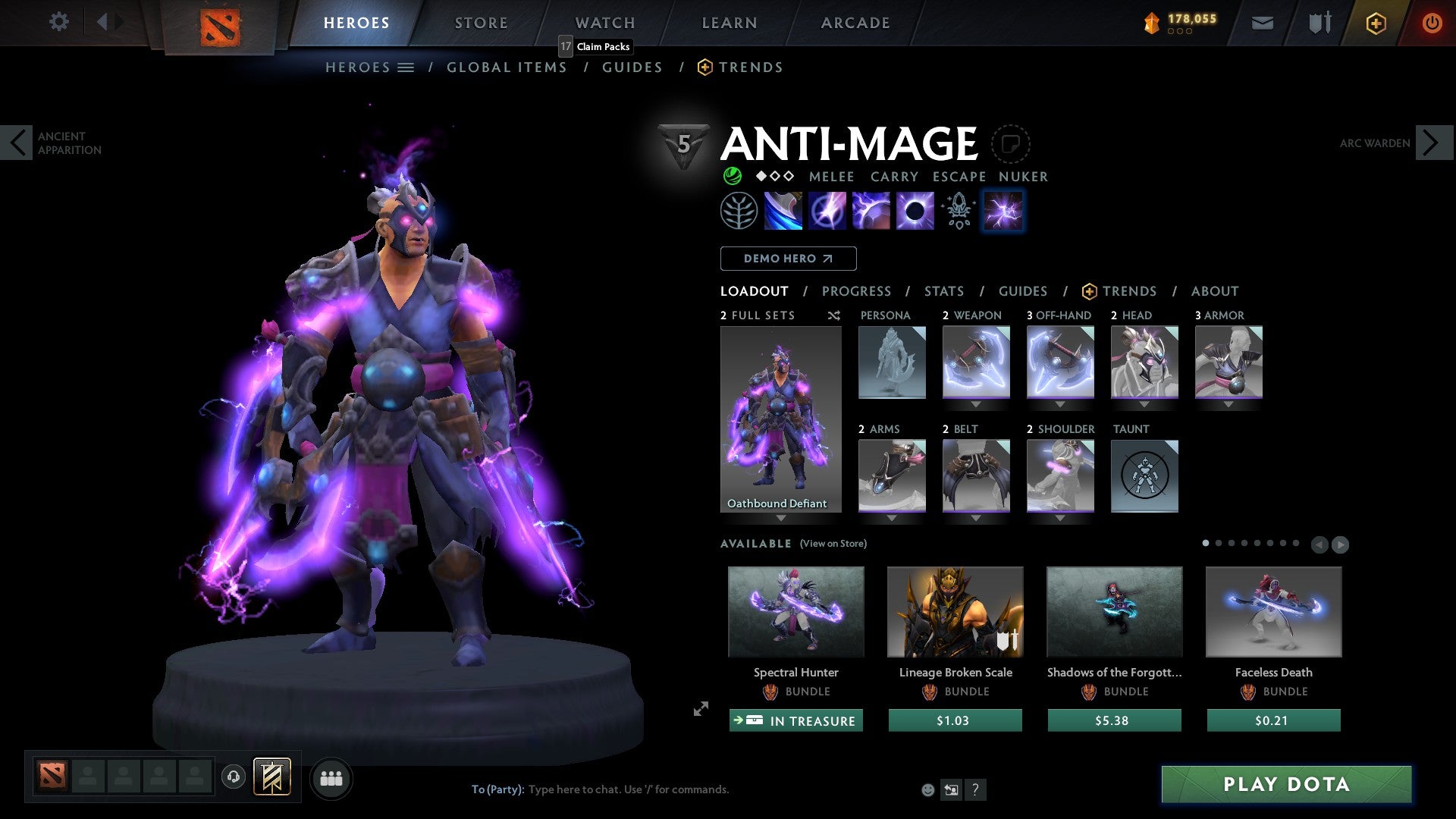Toggle the voice chat headset icon
The width and height of the screenshot is (1456, 819).
233,778
